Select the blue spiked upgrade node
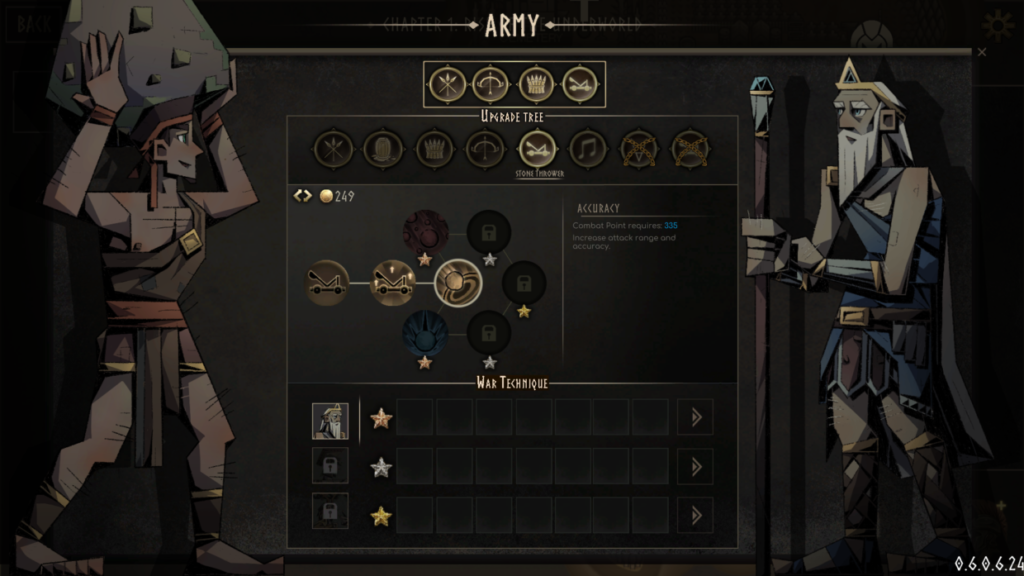The image size is (1024, 576). pyautogui.click(x=425, y=333)
